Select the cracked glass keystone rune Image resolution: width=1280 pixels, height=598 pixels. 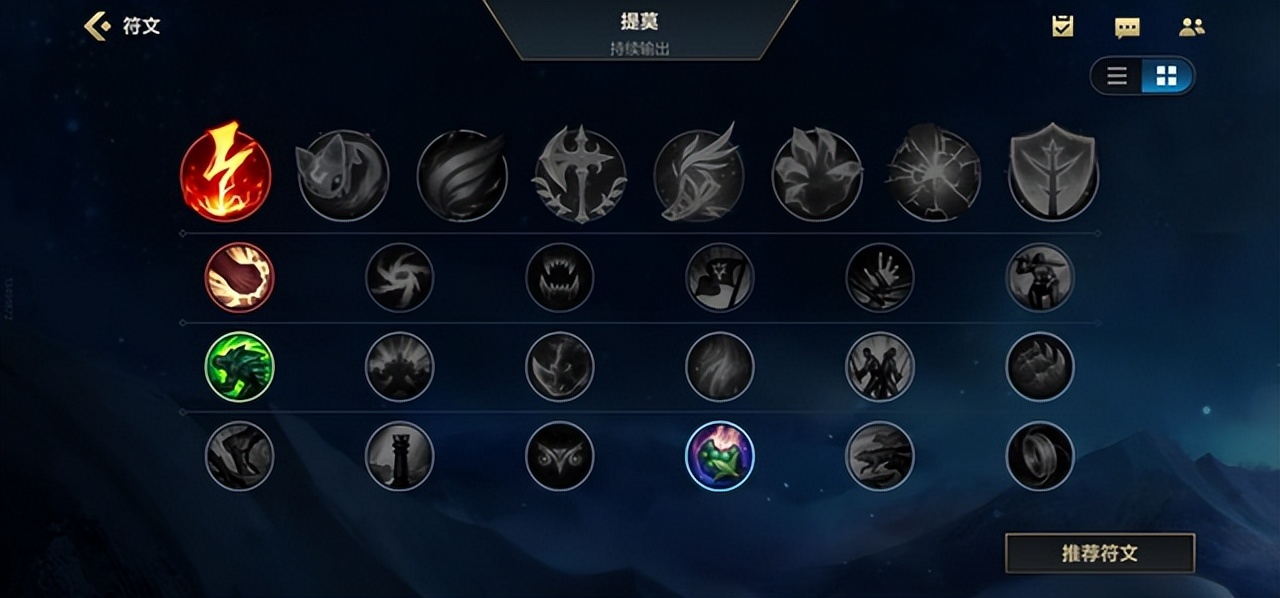(935, 175)
